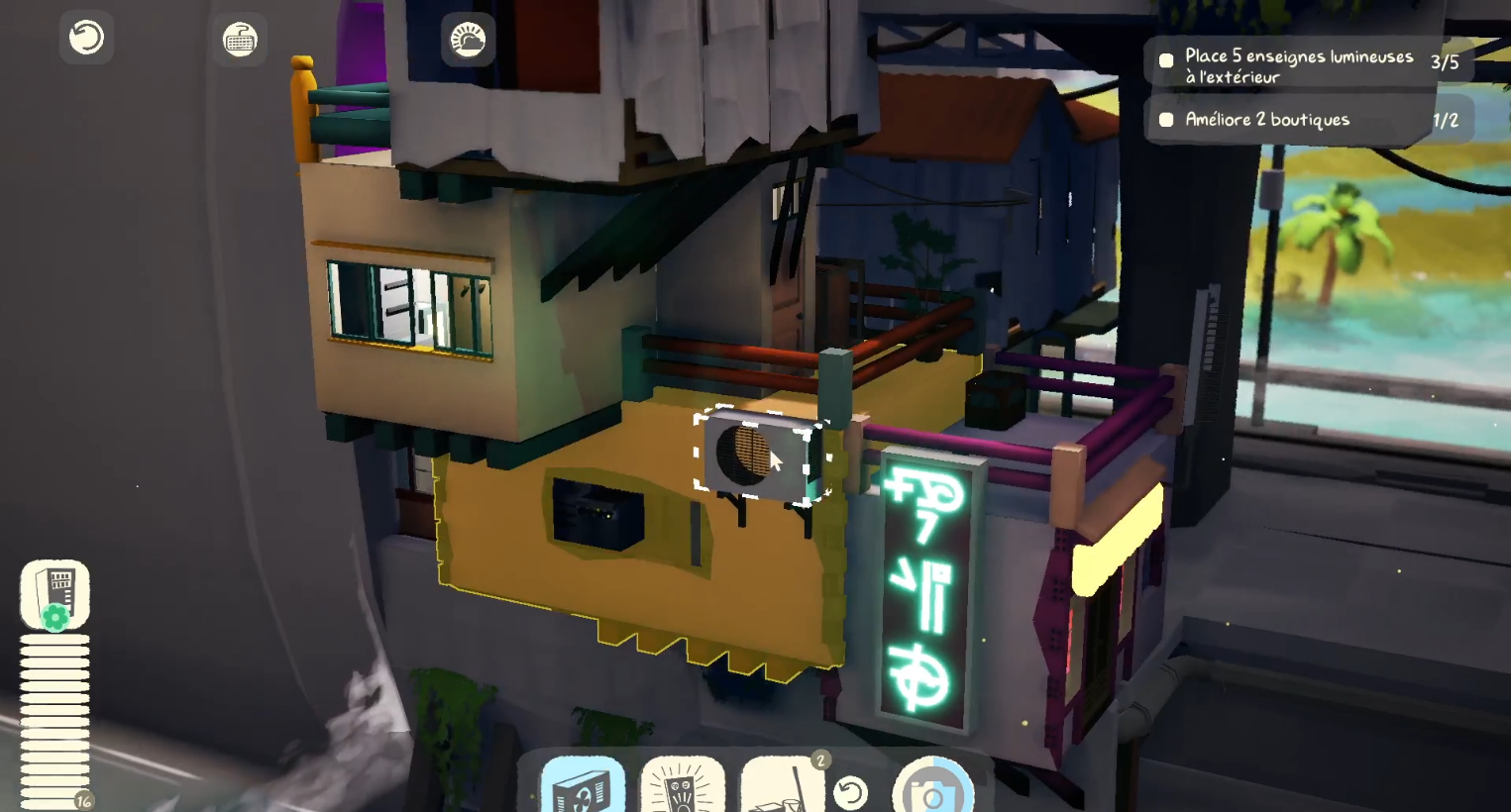The height and width of the screenshot is (812, 1511).
Task: Click the small rotate arrow beside the camera
Action: (x=850, y=792)
